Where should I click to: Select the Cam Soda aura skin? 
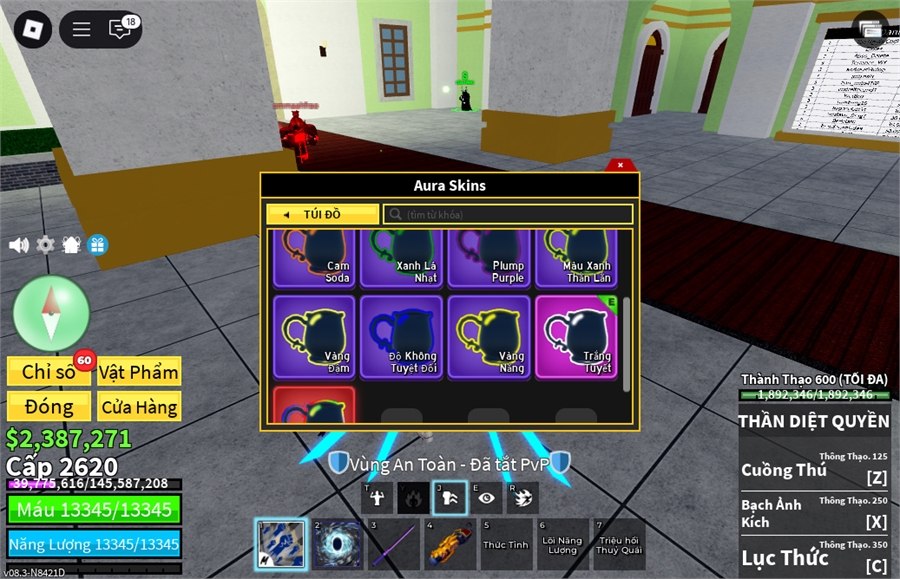pyautogui.click(x=314, y=258)
